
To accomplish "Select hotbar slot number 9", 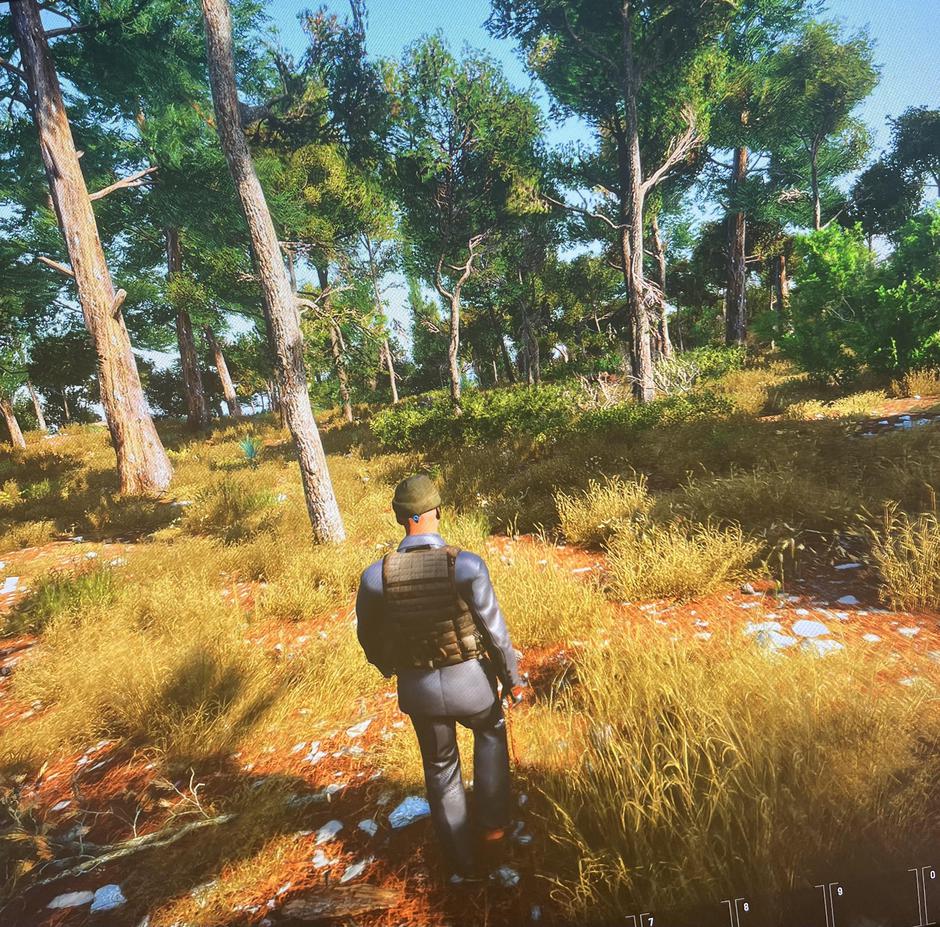I will coord(872,905).
